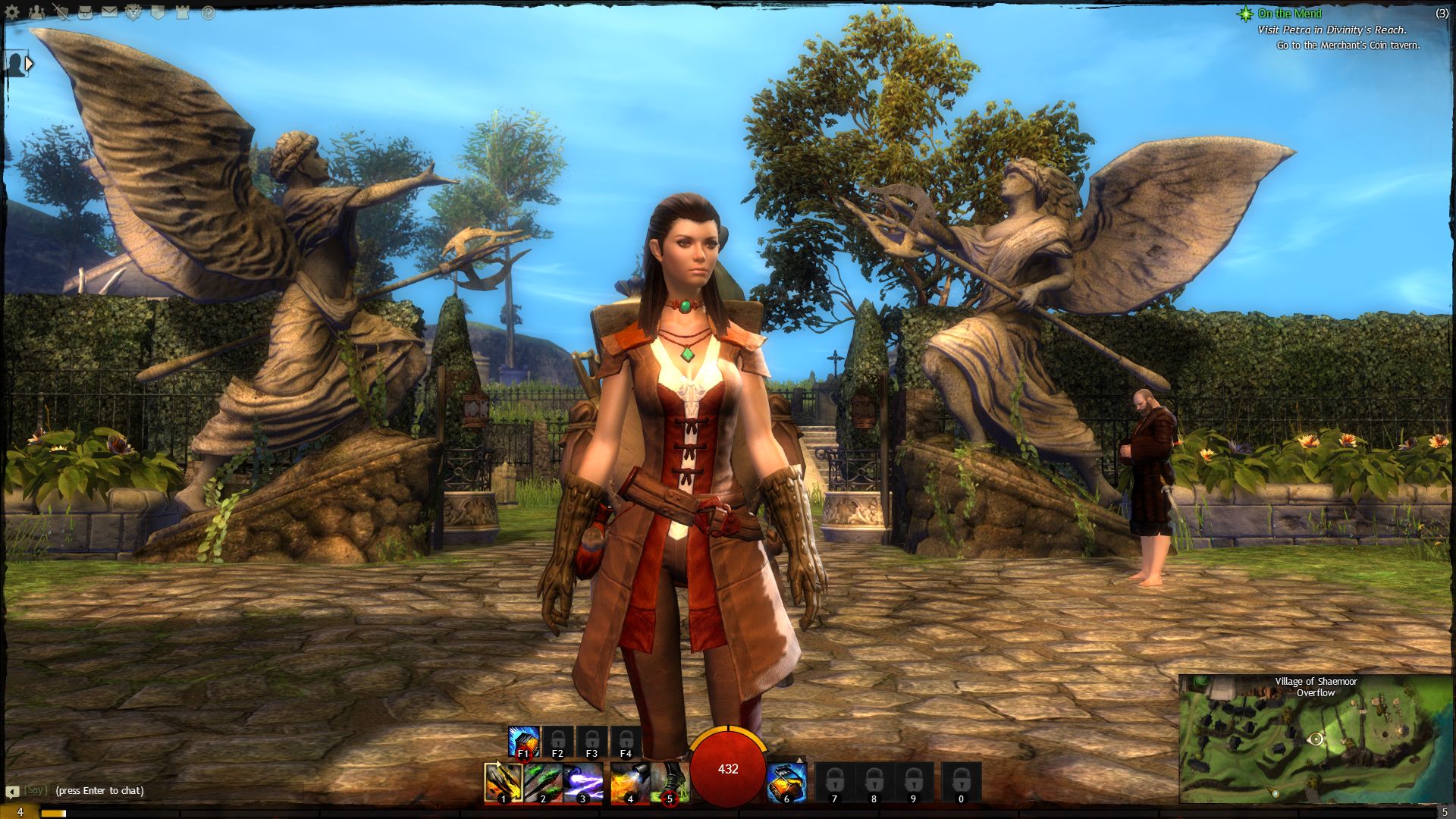Screen dimensions: 1456x819
Task: Use skill 1 fiery shot ability
Action: [503, 782]
